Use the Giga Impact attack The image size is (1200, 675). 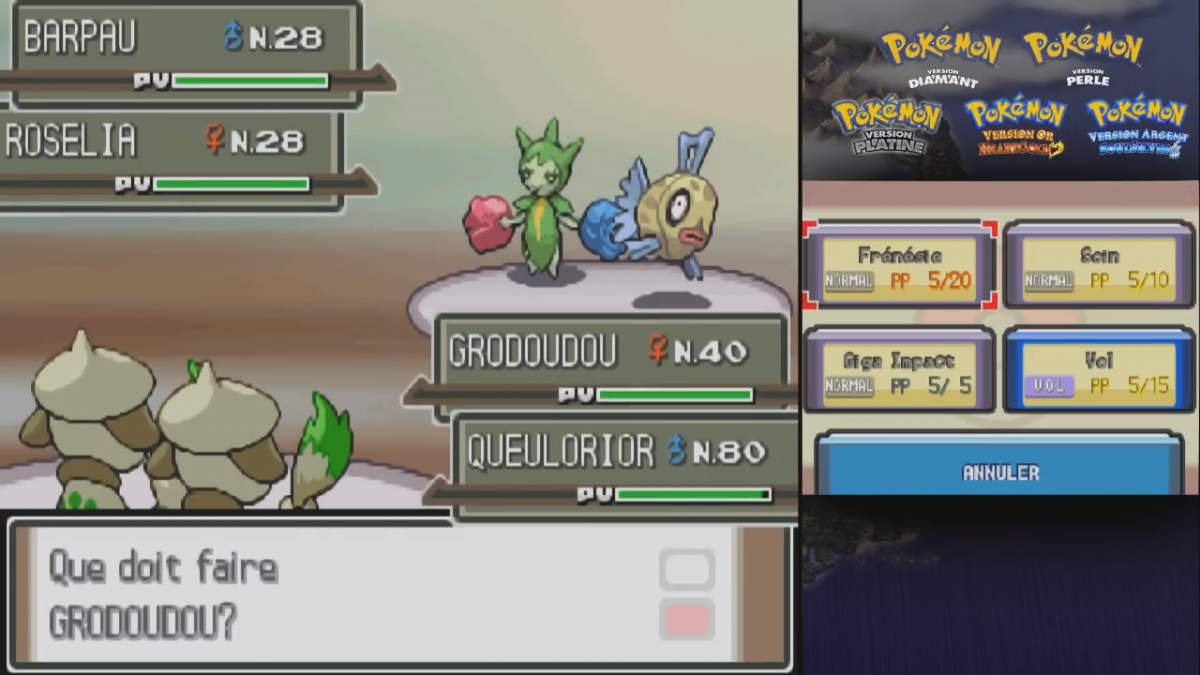click(899, 370)
